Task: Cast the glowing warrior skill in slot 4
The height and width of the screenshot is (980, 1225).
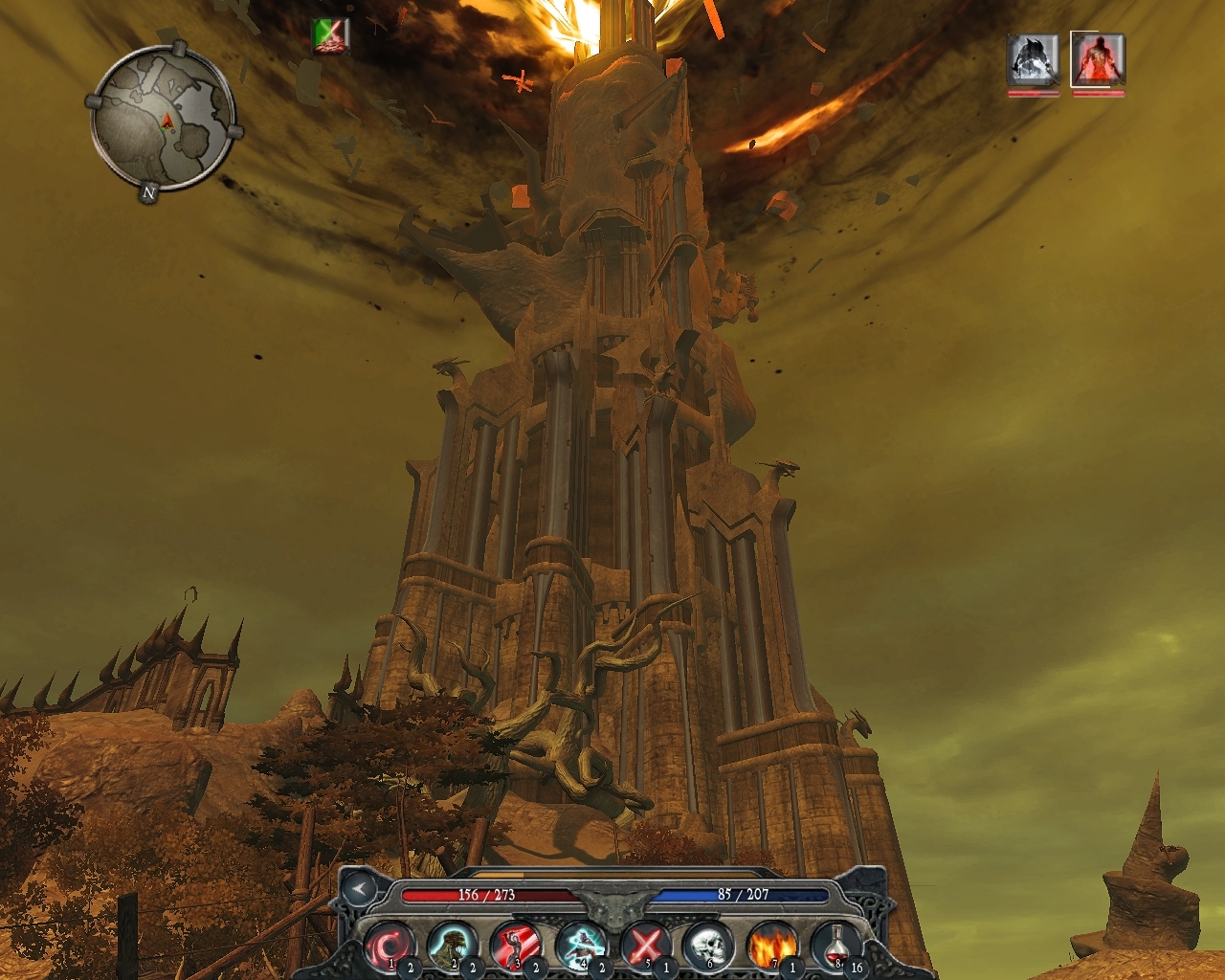Action: pyautogui.click(x=578, y=946)
